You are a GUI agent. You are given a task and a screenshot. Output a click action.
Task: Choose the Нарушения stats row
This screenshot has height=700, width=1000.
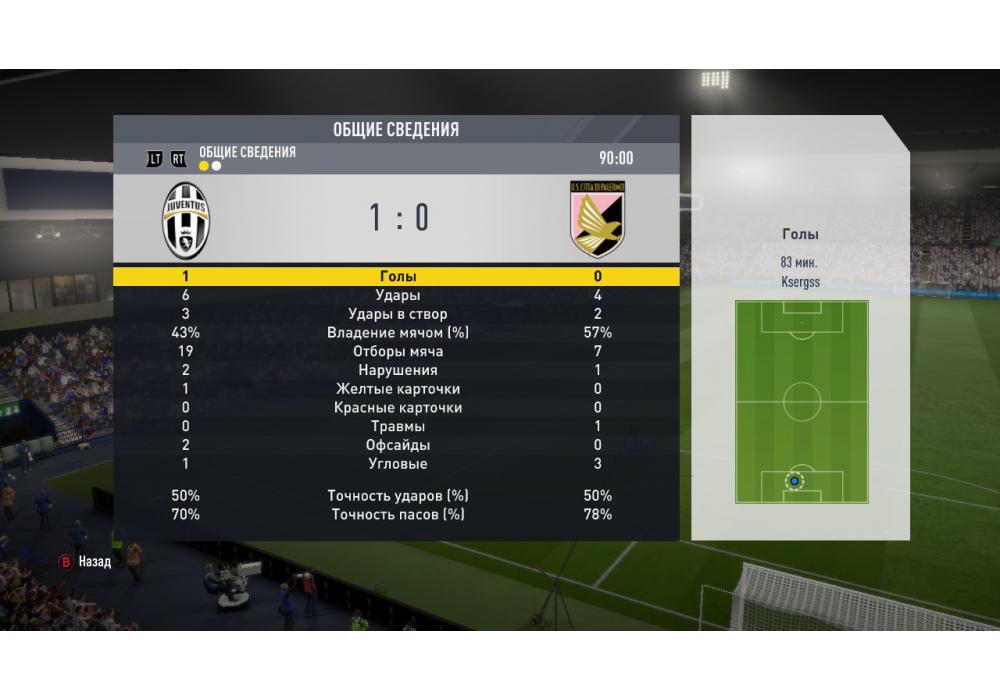coord(397,370)
